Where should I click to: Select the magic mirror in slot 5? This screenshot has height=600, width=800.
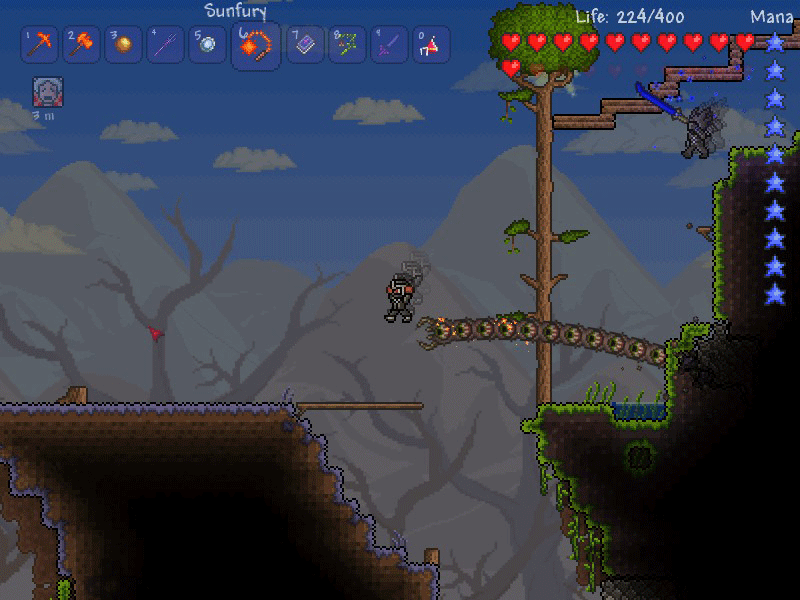click(x=207, y=44)
